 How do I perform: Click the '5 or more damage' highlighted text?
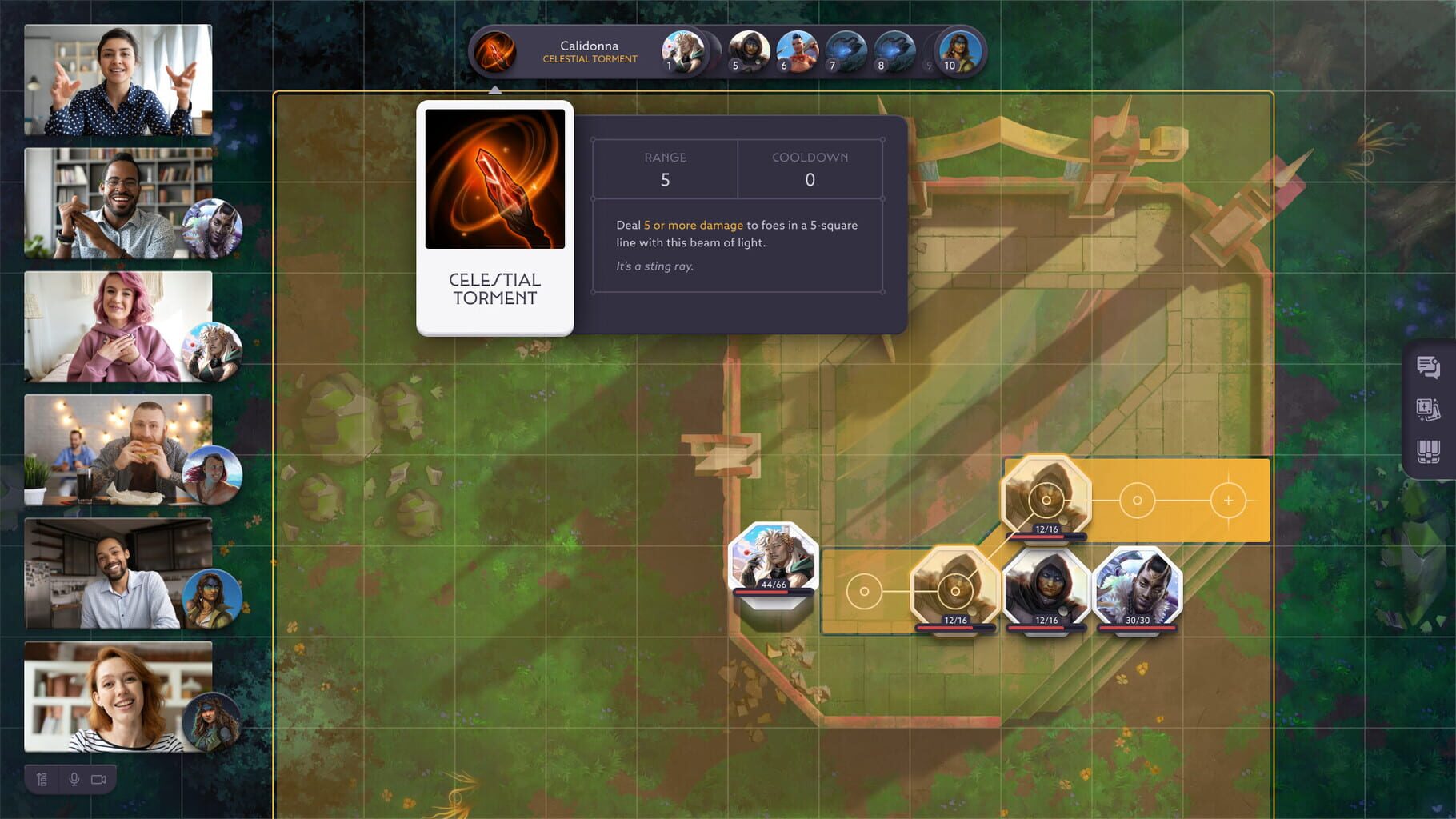click(x=693, y=225)
